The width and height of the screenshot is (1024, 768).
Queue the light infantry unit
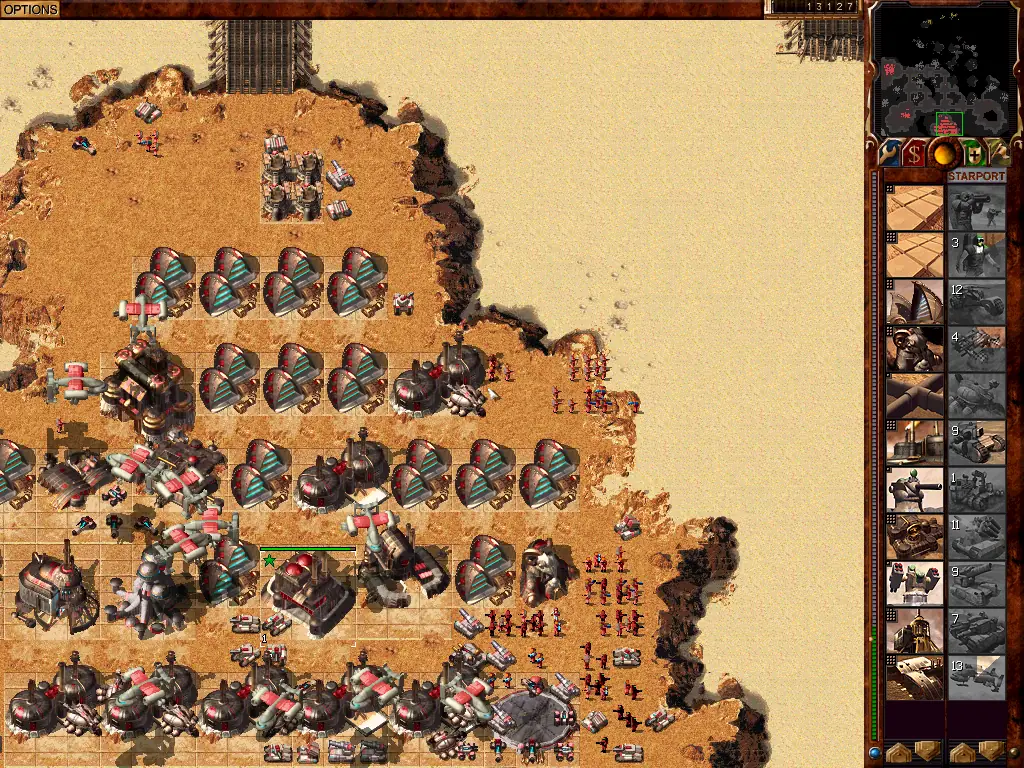[976, 208]
